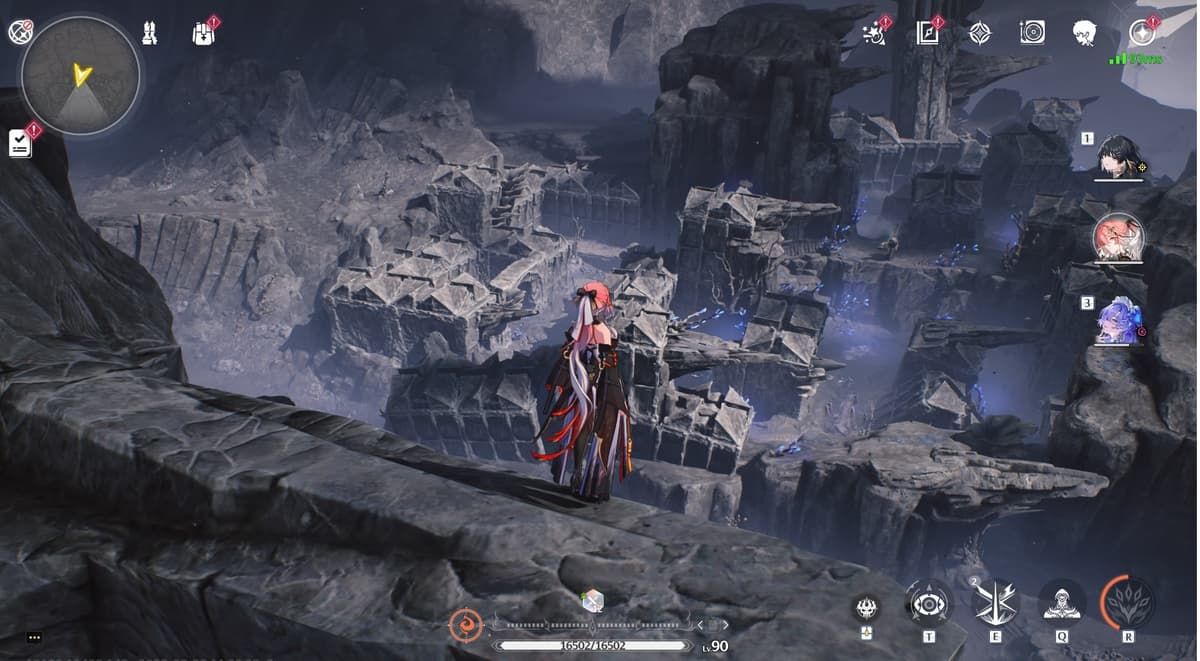
Task: Open the four-pointed star icon
Action: point(980,33)
